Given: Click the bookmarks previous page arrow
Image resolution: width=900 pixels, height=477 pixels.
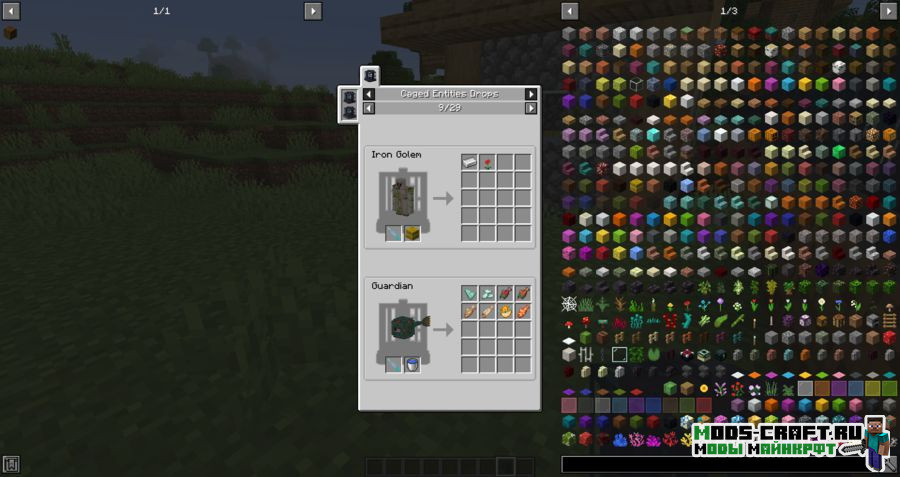Looking at the screenshot, I should pos(9,11).
